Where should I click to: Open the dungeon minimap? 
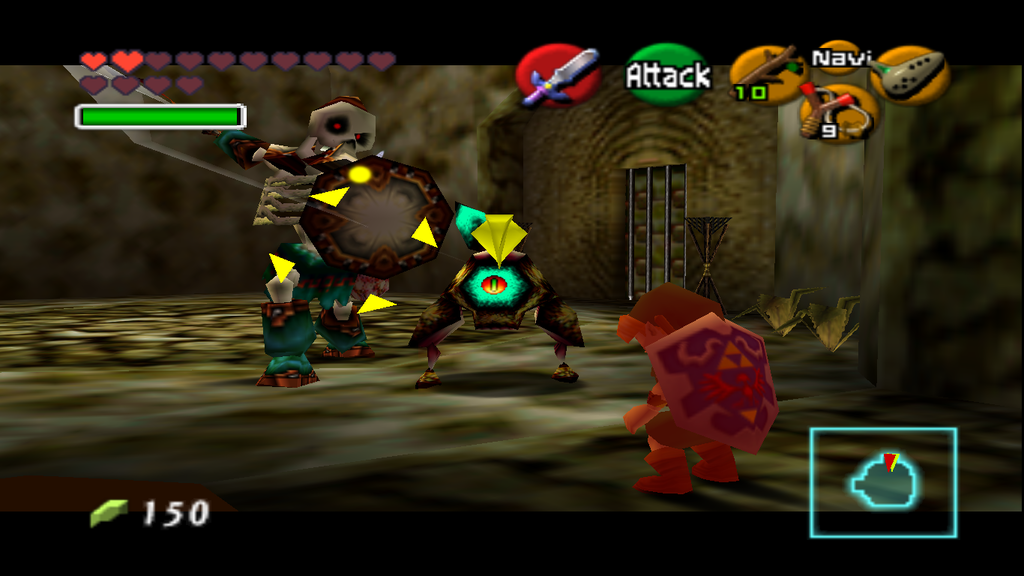pyautogui.click(x=883, y=482)
